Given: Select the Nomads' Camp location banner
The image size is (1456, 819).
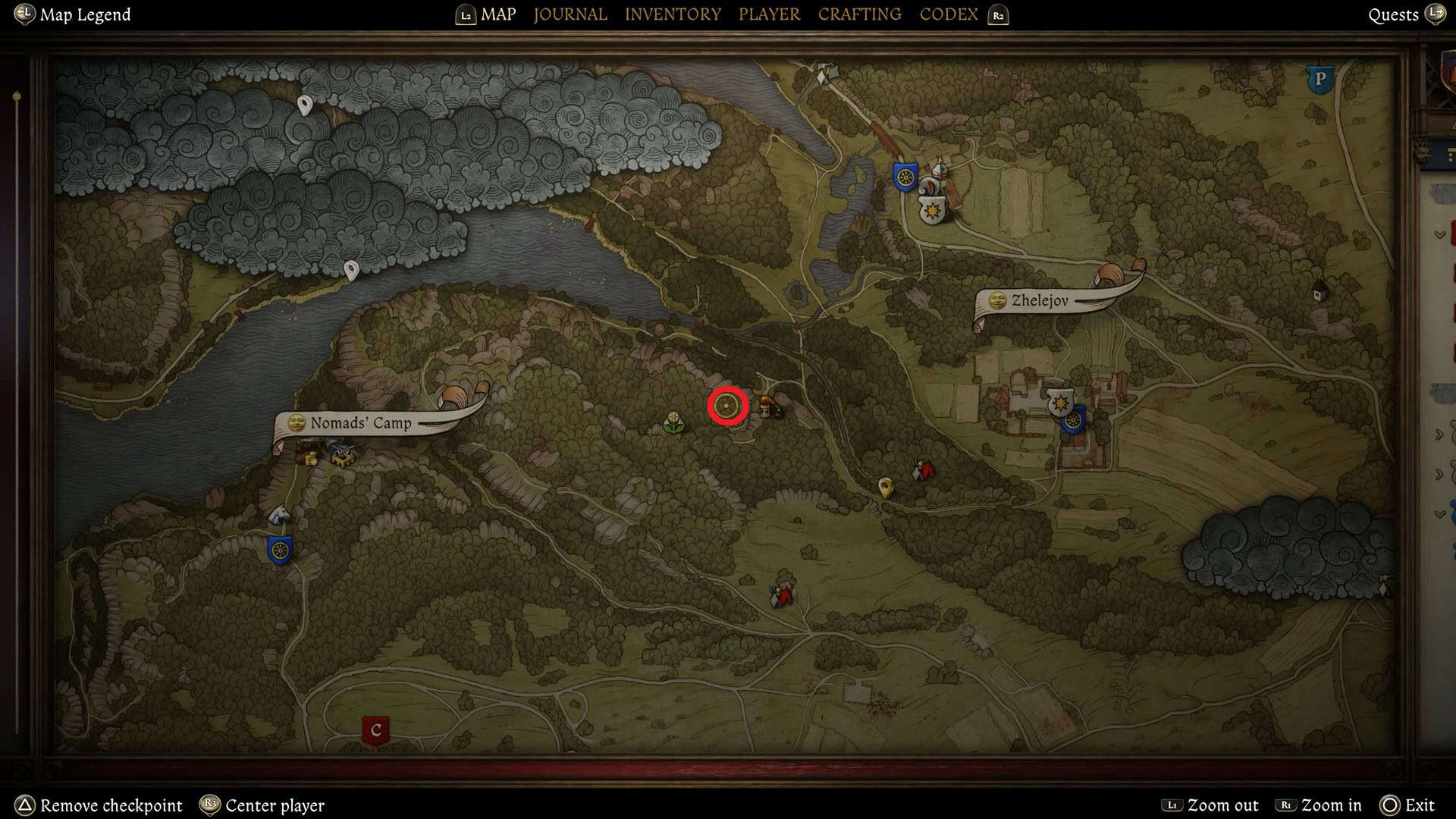Looking at the screenshot, I should [x=360, y=423].
